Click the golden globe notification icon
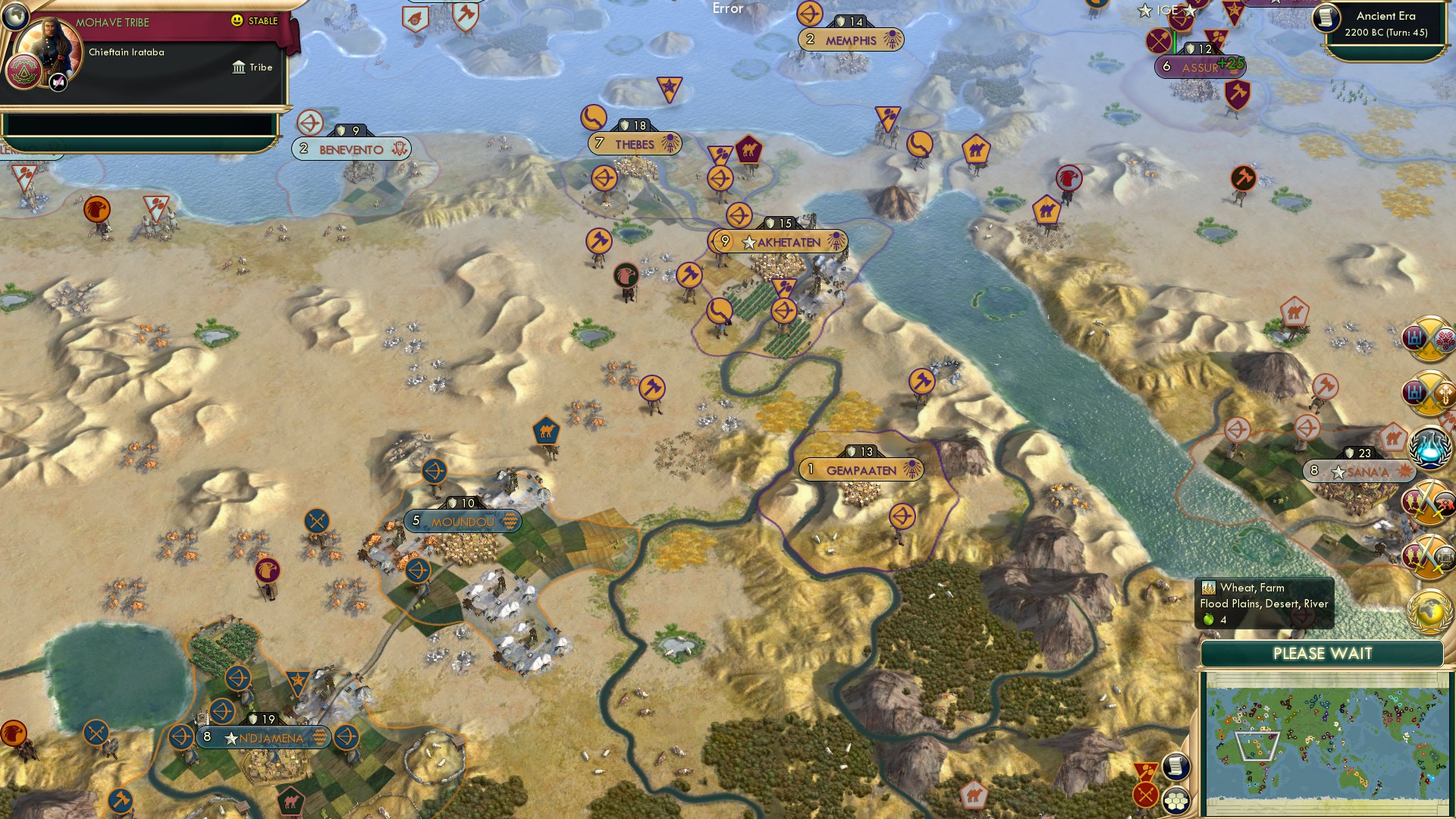The width and height of the screenshot is (1456, 819). [x=1426, y=605]
